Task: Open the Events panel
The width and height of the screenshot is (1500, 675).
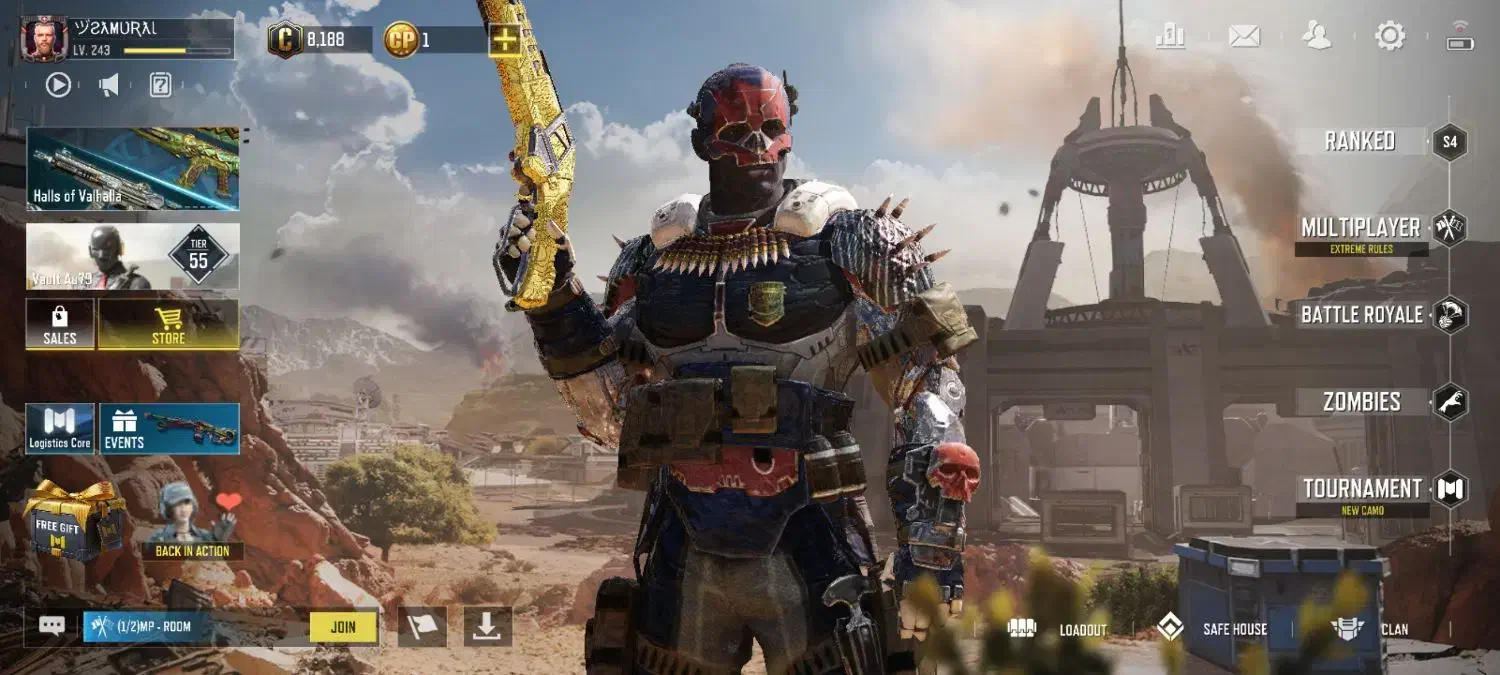Action: point(169,429)
